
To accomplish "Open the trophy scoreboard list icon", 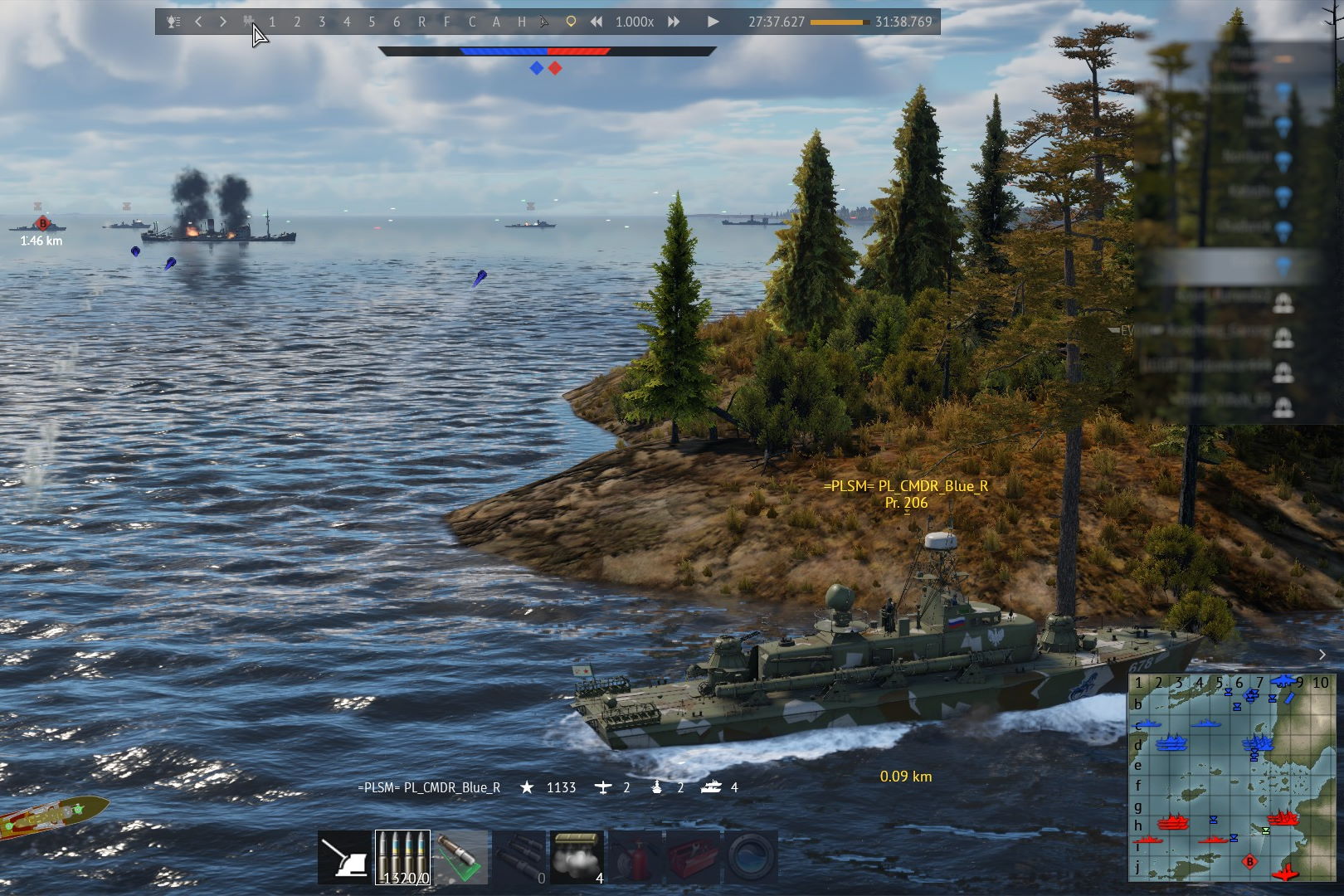I will pos(173,22).
